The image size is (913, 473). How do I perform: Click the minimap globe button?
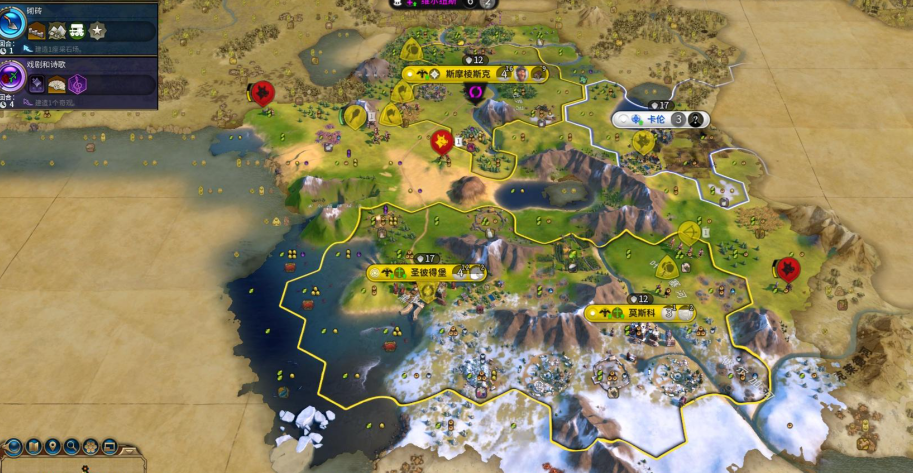(x=13, y=446)
